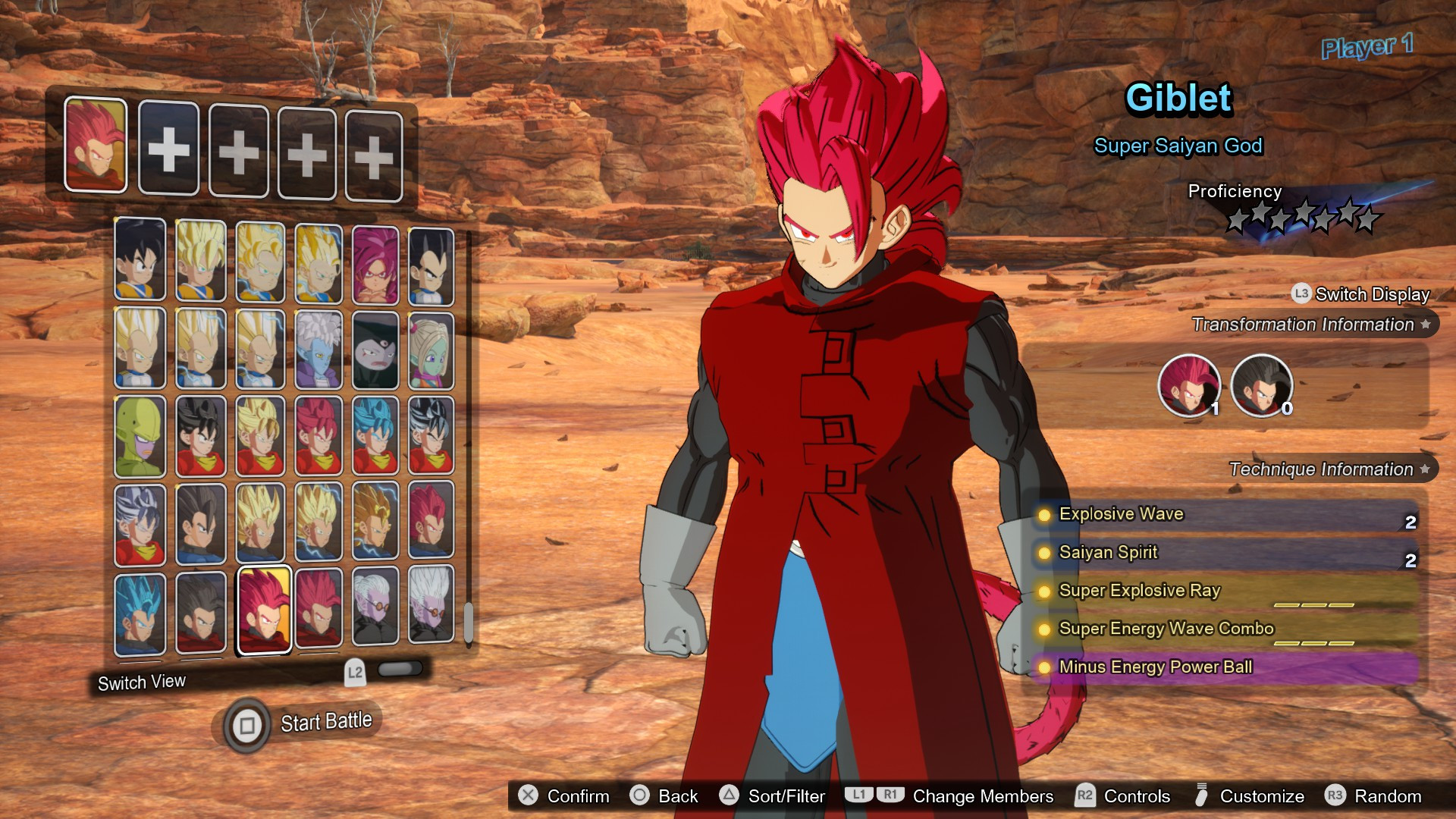Select Confirm in the bottom command bar
The width and height of the screenshot is (1456, 819).
coord(578,796)
